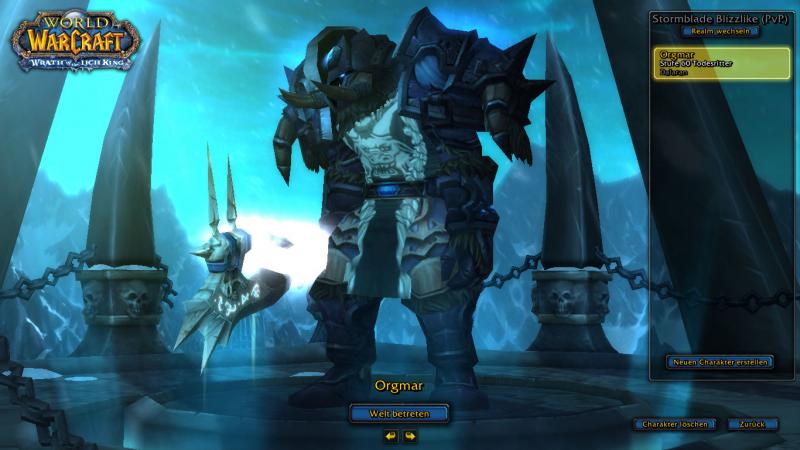Choose the Charakter löschen button
This screenshot has width=800, height=450.
click(676, 424)
